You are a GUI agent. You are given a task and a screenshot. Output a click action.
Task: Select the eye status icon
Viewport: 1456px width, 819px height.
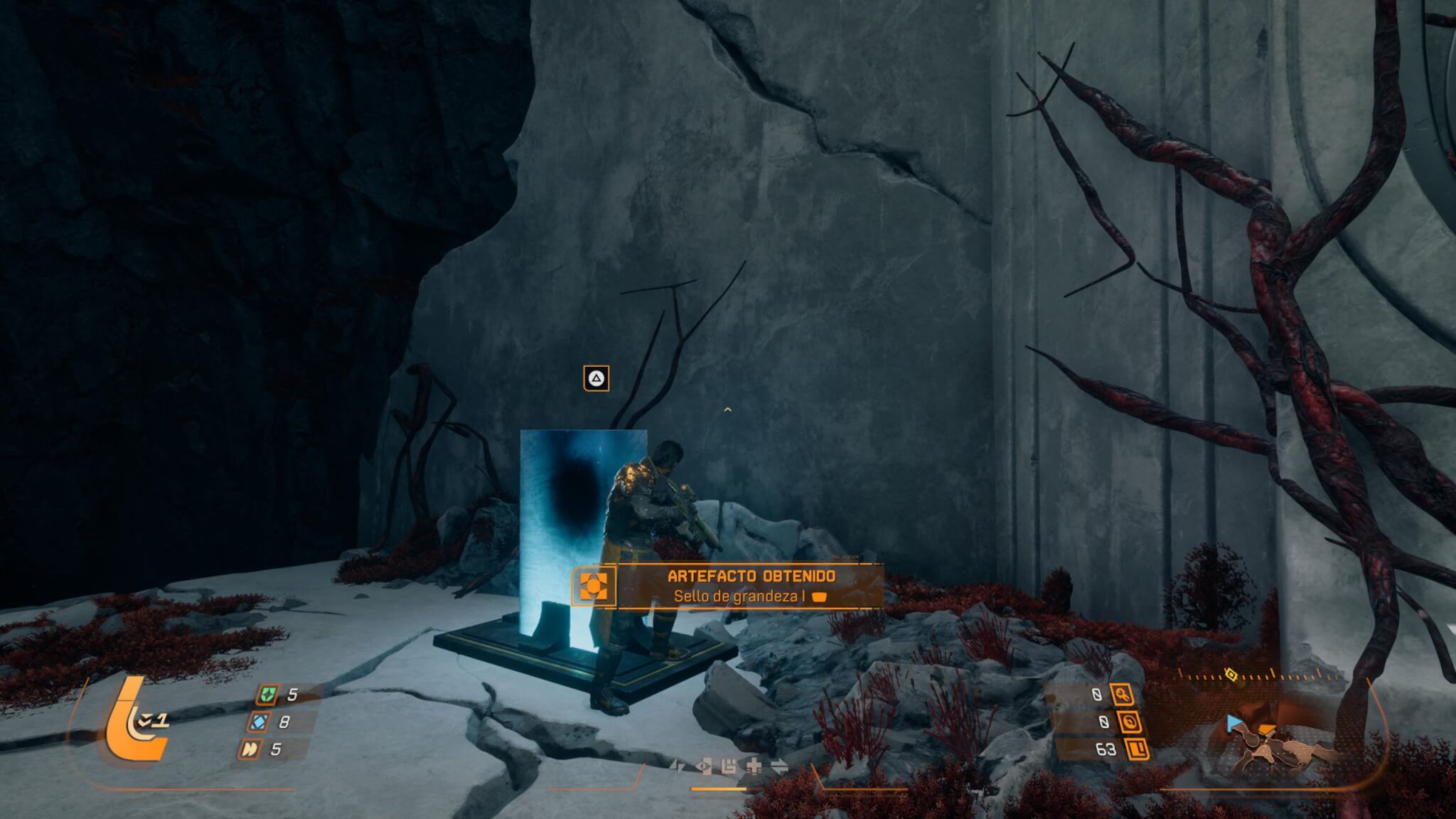705,766
